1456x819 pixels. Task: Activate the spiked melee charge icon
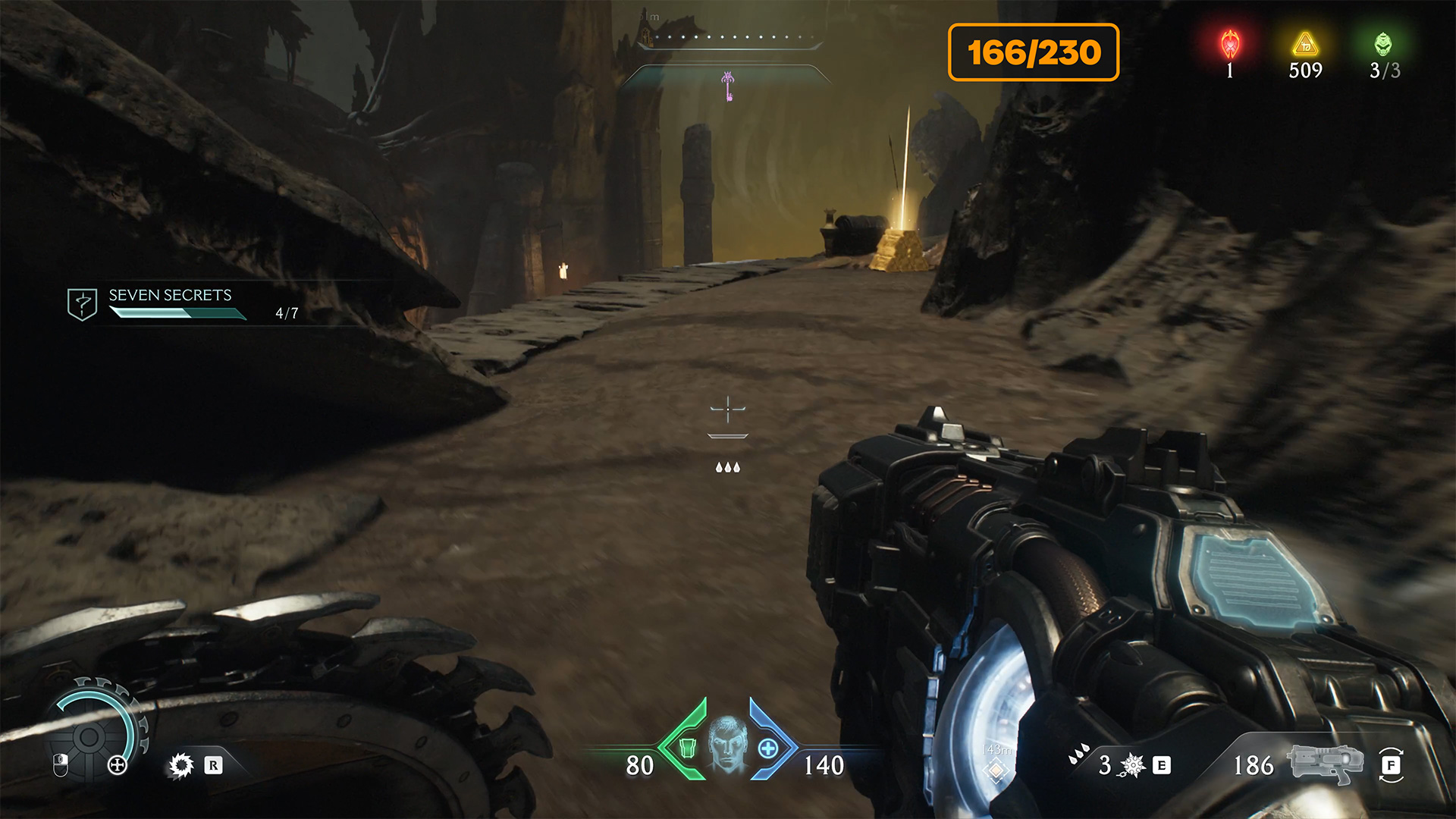[x=1132, y=765]
